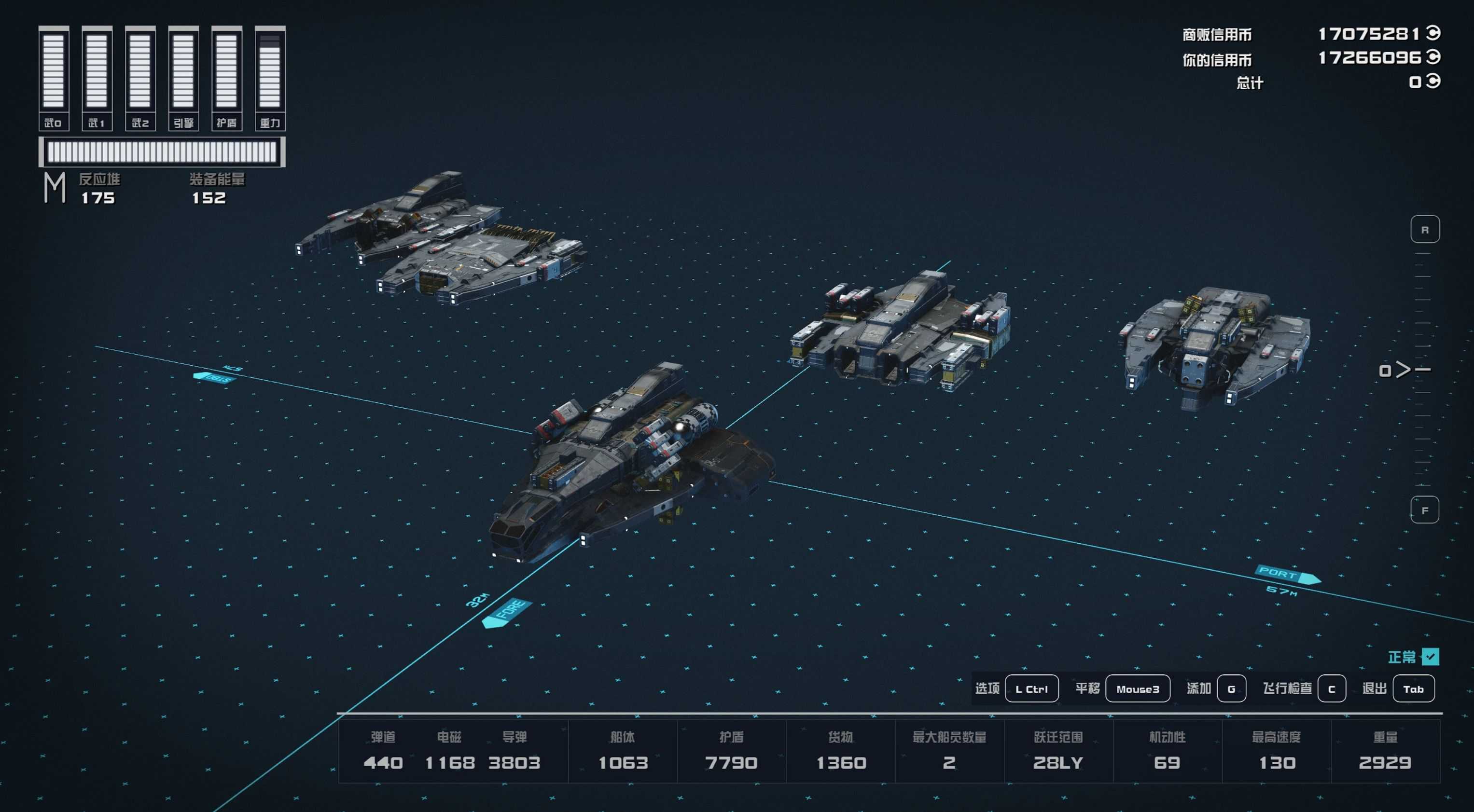This screenshot has width=1474, height=812.
Task: Click the R key indicator on right edge
Action: tap(1425, 229)
